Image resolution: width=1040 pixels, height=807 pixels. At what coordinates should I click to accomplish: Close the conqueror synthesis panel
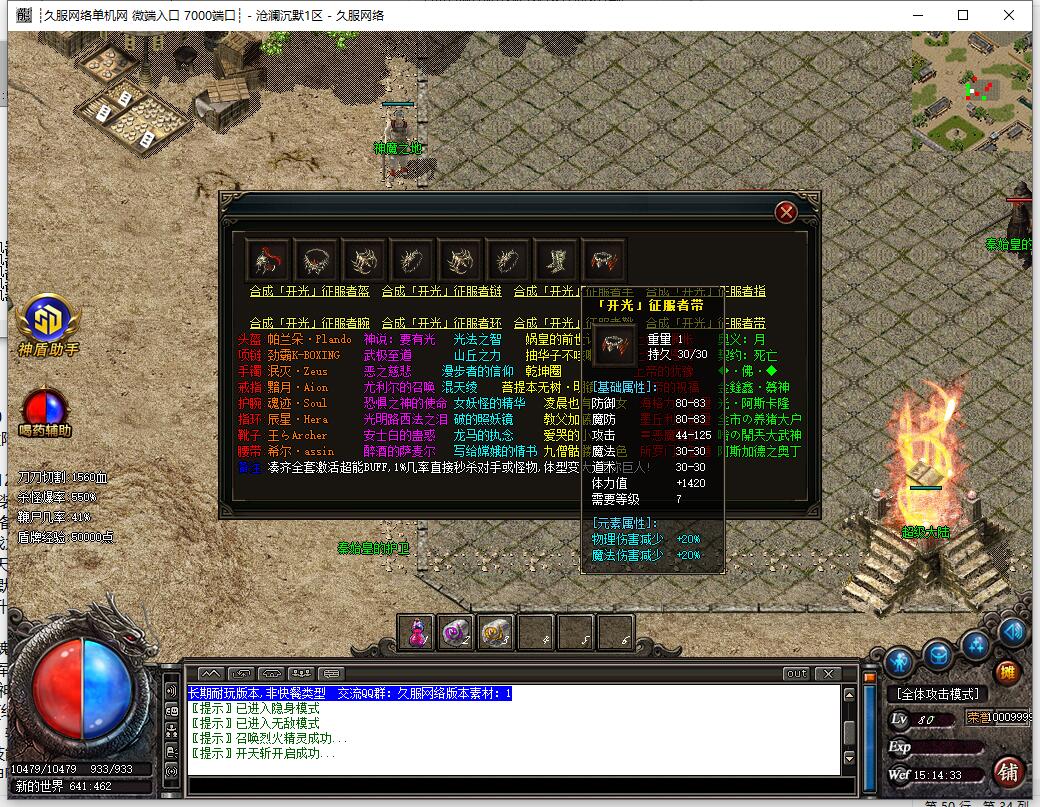coord(787,212)
